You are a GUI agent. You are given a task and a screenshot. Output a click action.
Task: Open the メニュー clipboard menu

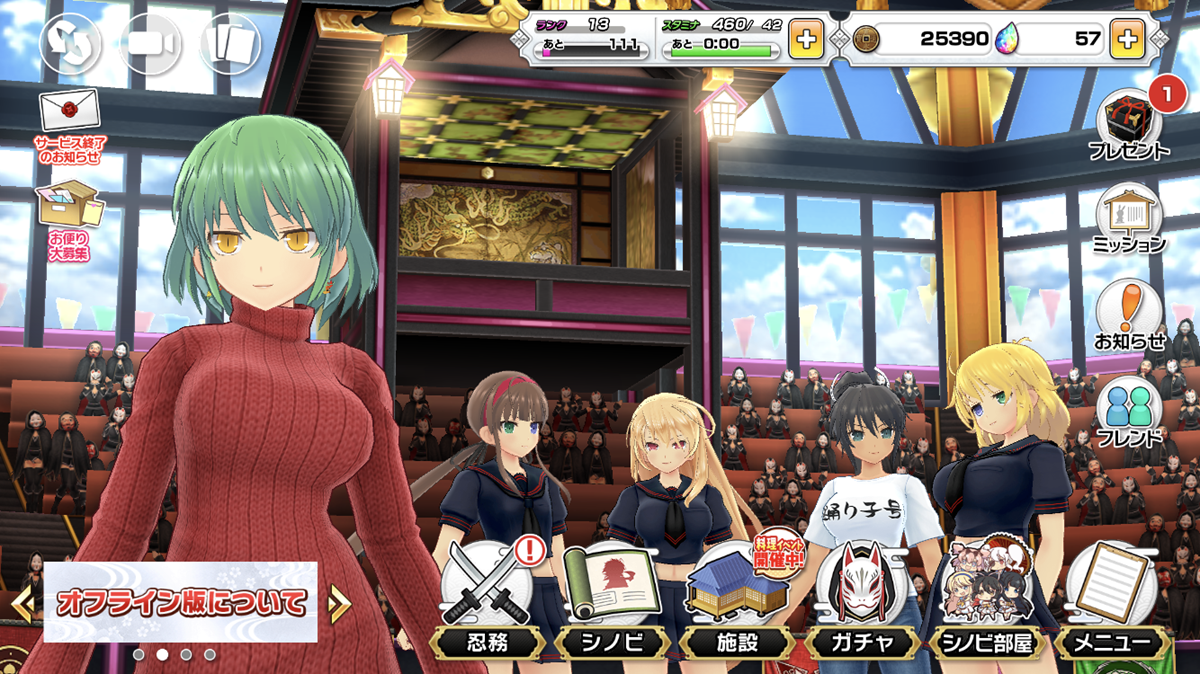coord(1111,598)
